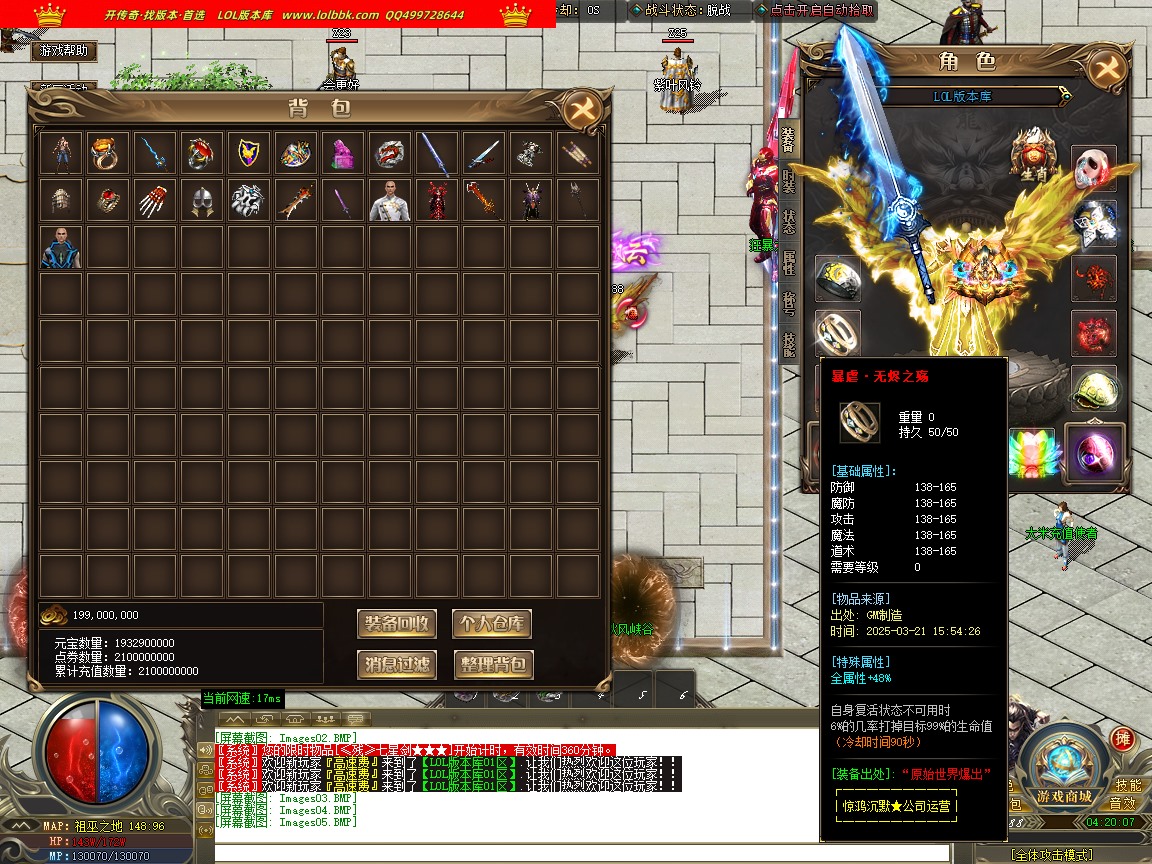The image size is (1152, 864).
Task: Select the pink lion statue item
Action: (x=342, y=153)
